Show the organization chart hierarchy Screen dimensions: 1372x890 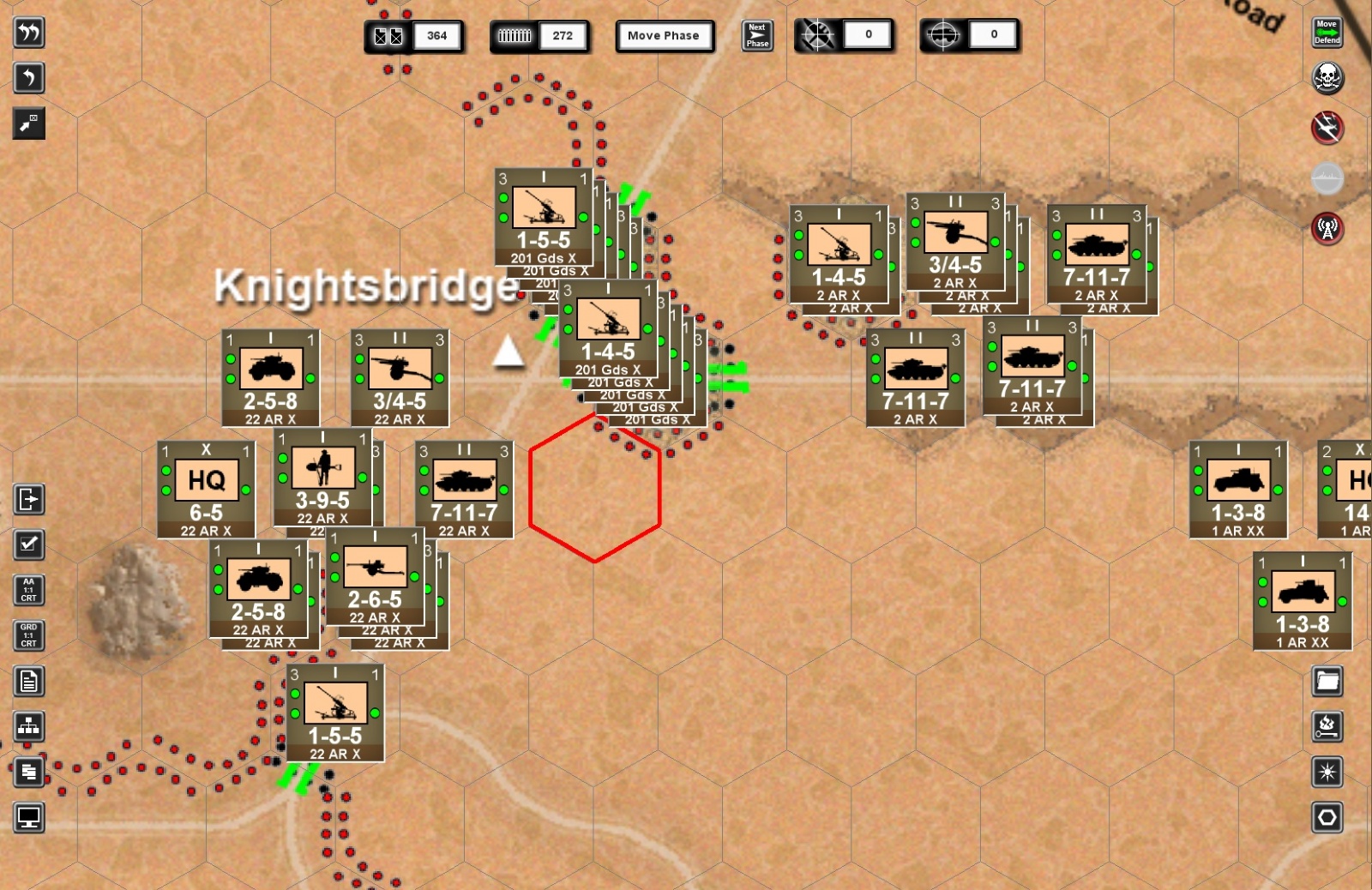pyautogui.click(x=29, y=727)
